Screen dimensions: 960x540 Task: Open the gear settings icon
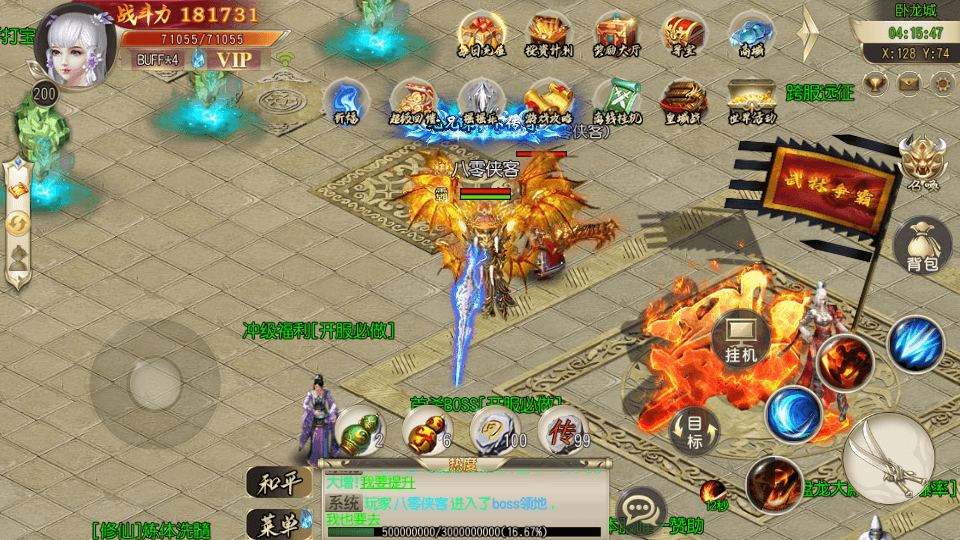click(942, 84)
